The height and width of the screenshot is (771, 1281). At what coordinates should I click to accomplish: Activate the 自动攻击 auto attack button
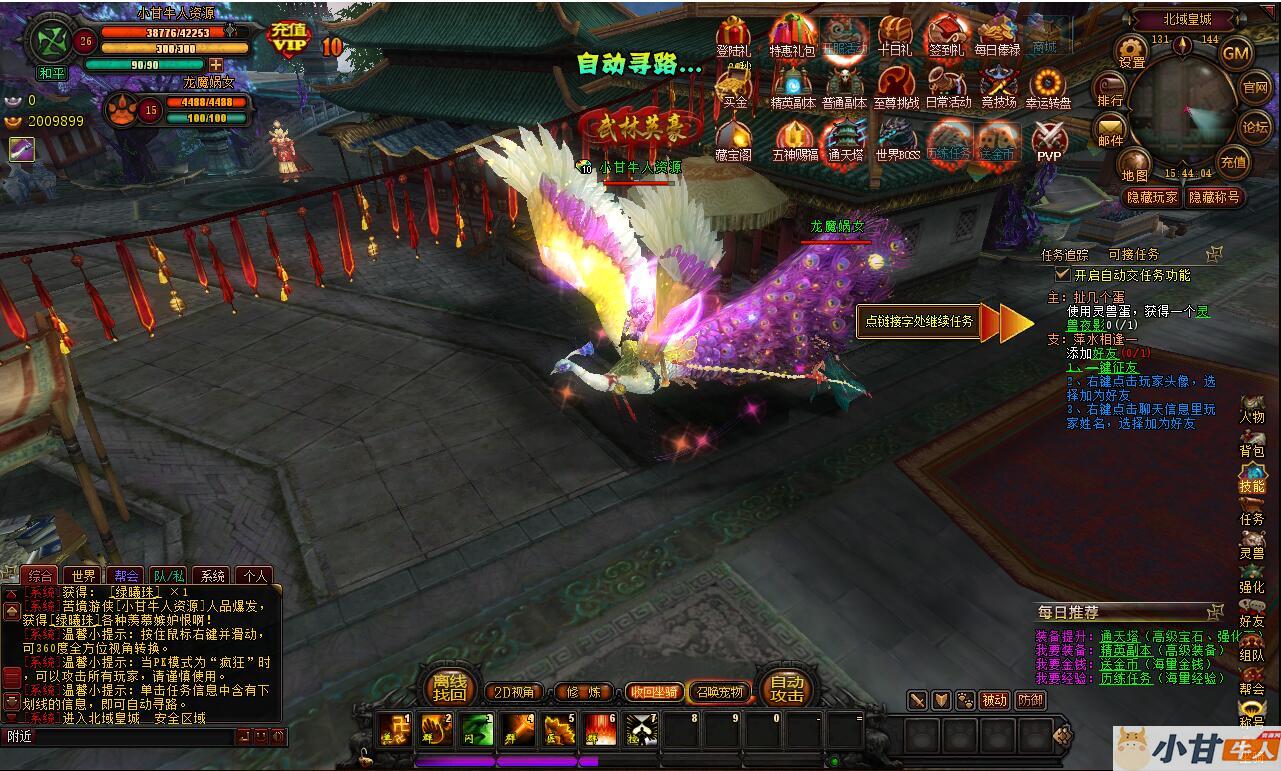[x=787, y=688]
